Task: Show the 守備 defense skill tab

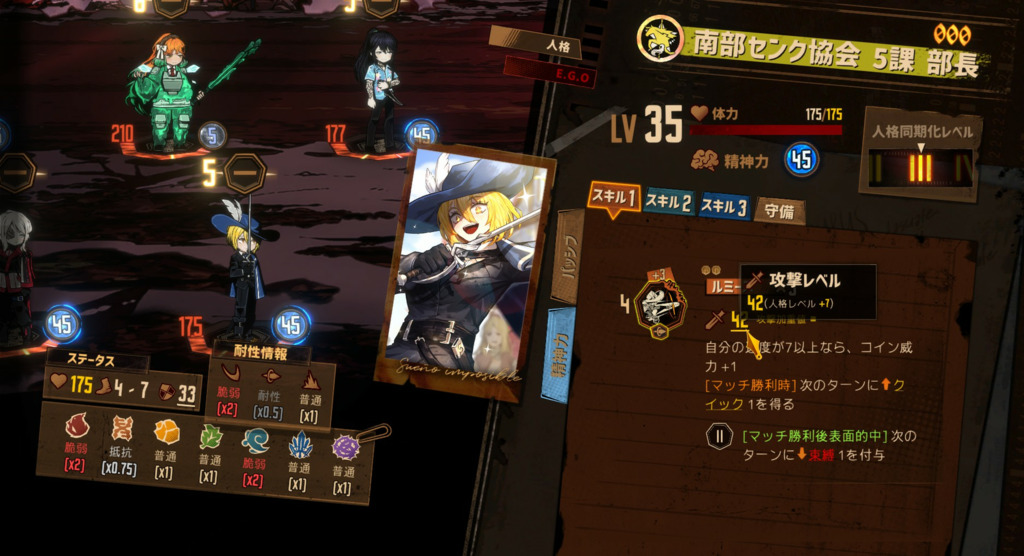Action: point(779,210)
